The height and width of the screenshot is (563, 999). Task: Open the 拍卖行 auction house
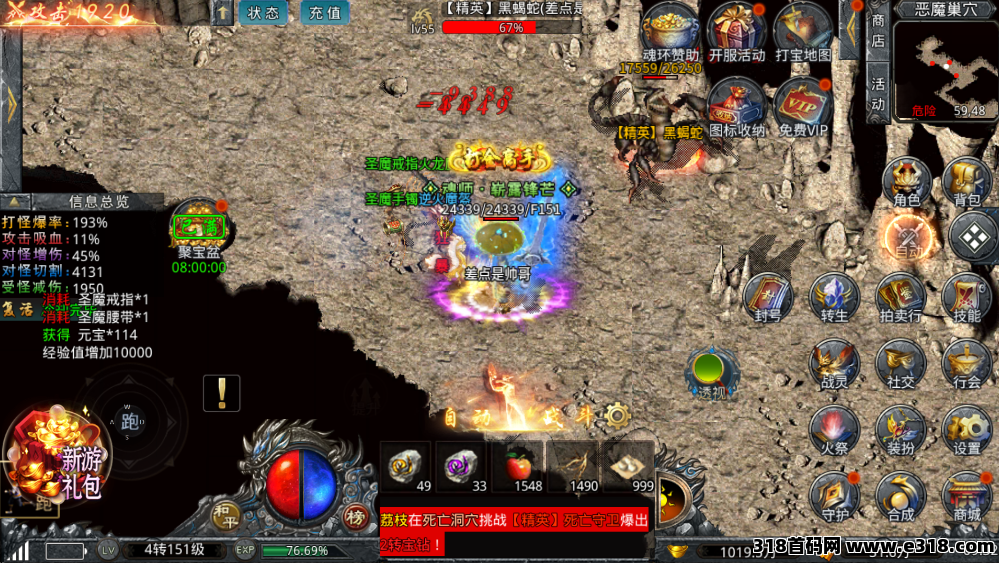click(x=901, y=298)
